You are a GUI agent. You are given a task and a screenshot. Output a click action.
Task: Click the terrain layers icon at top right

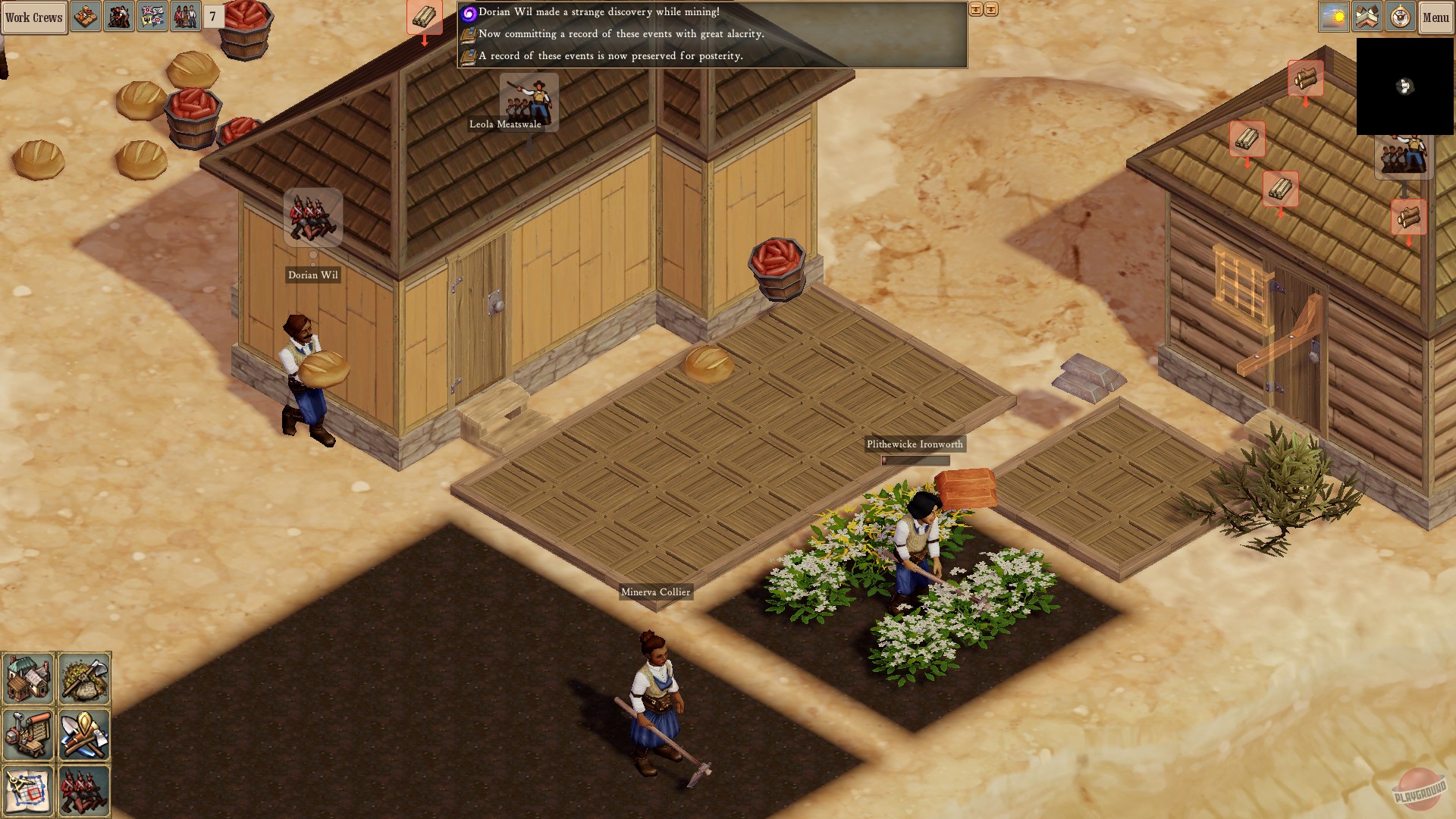click(1367, 15)
